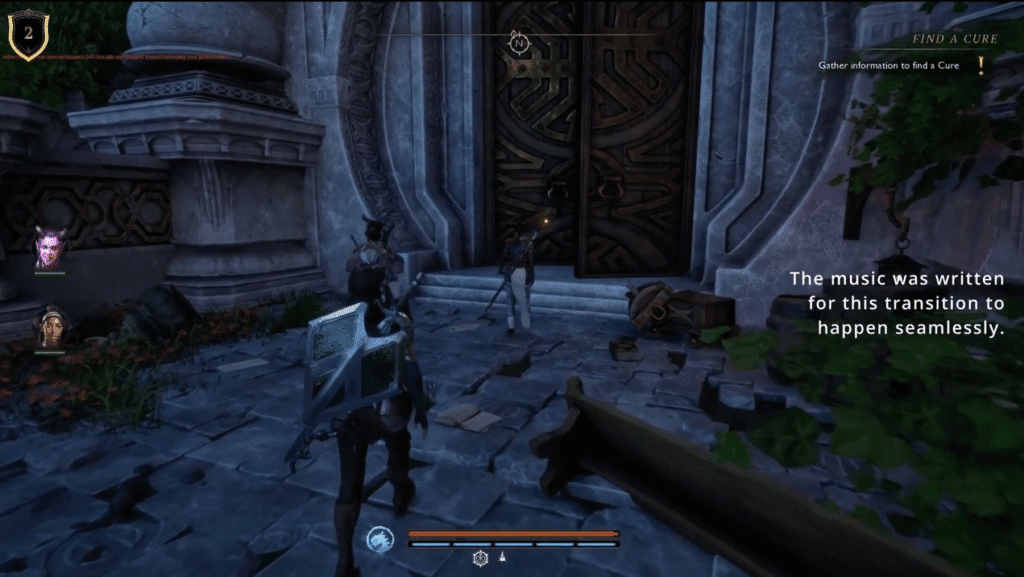1024x577 pixels.
Task: Select the headscarf companion portrait
Action: (50, 328)
